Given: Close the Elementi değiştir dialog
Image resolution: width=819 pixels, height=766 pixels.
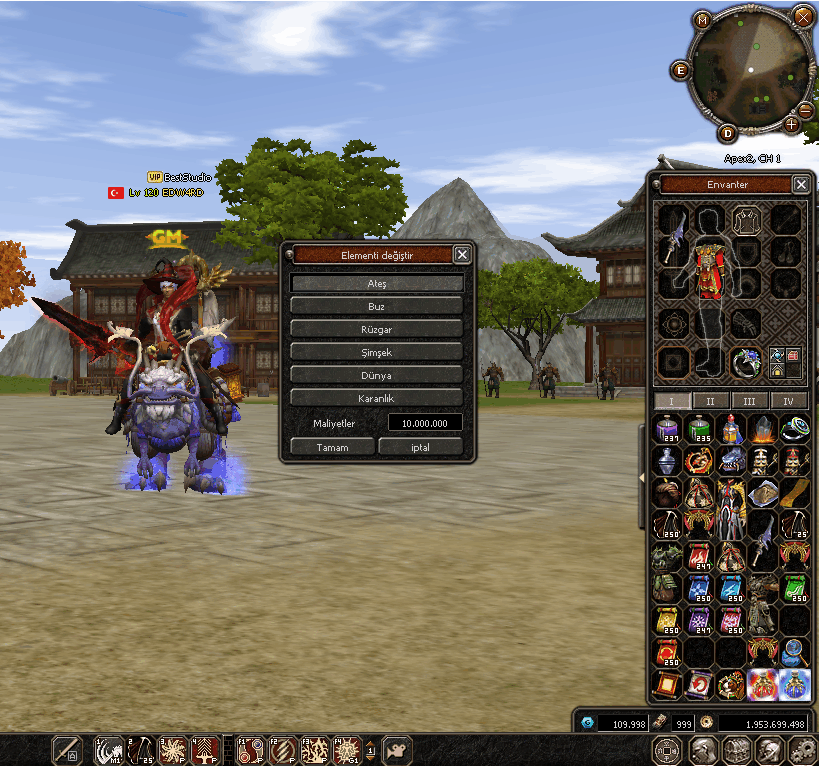Looking at the screenshot, I should (x=462, y=255).
